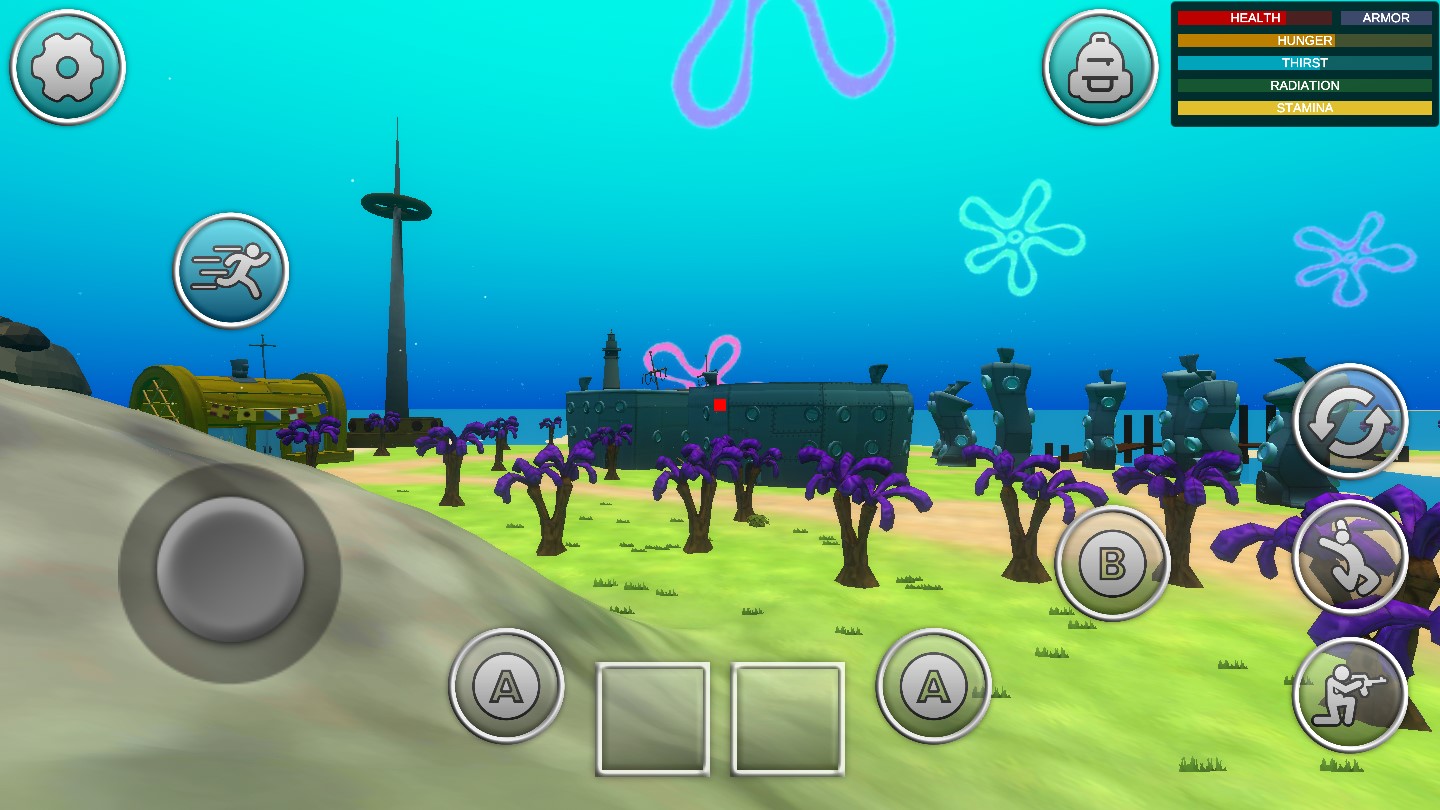Tap the STAMINA bar
The height and width of the screenshot is (810, 1440).
pos(1305,107)
